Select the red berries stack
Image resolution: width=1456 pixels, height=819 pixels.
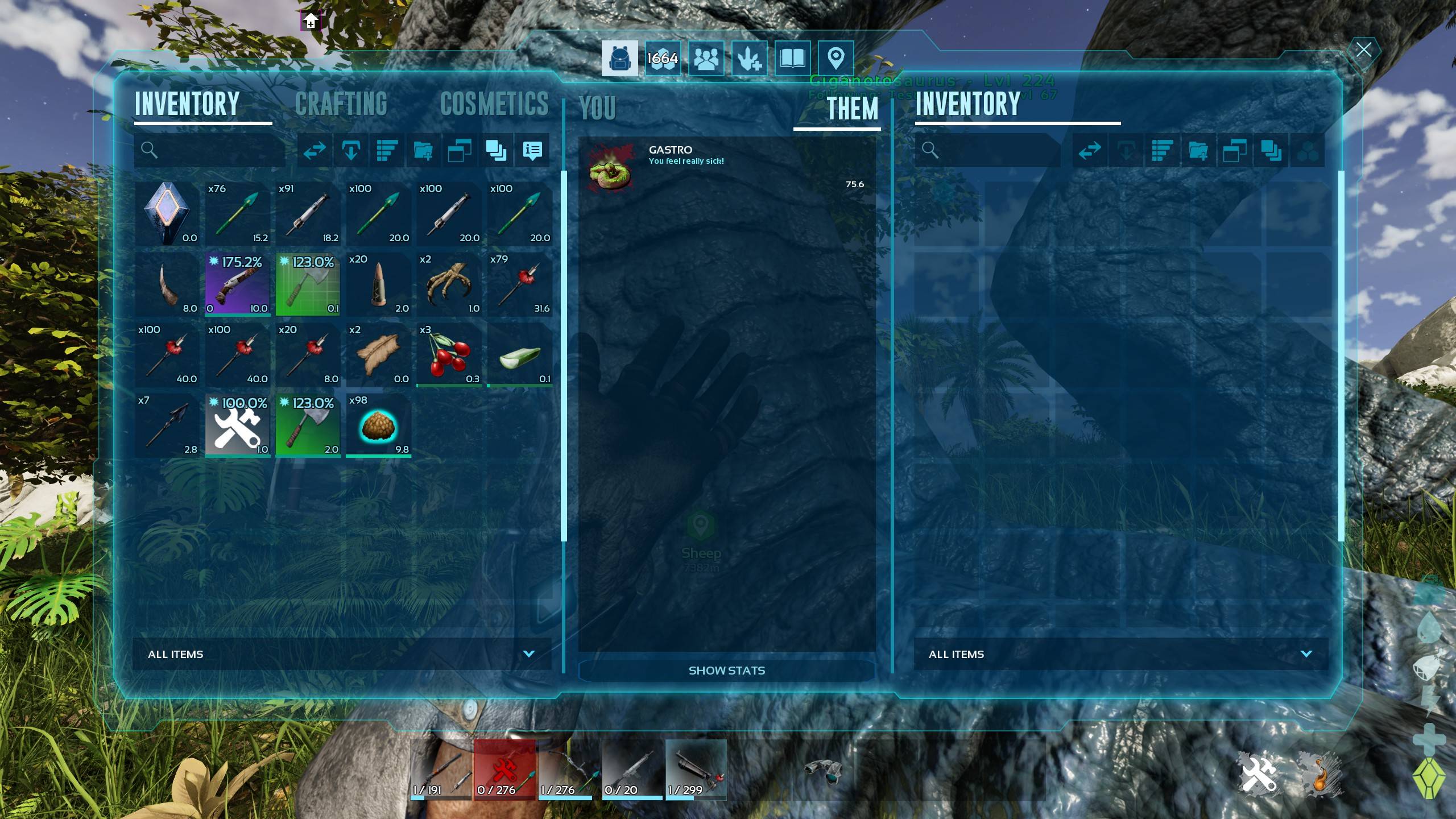coord(449,355)
